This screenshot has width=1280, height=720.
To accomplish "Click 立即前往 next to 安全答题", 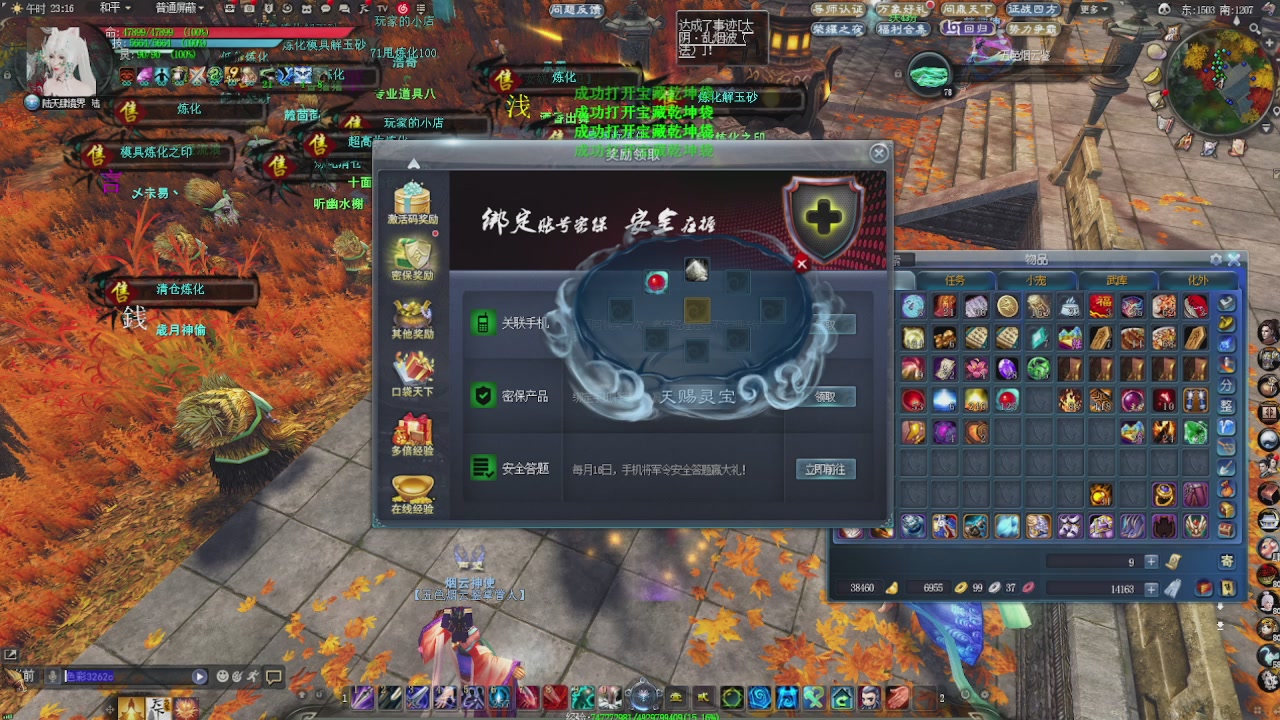I will coord(828,469).
